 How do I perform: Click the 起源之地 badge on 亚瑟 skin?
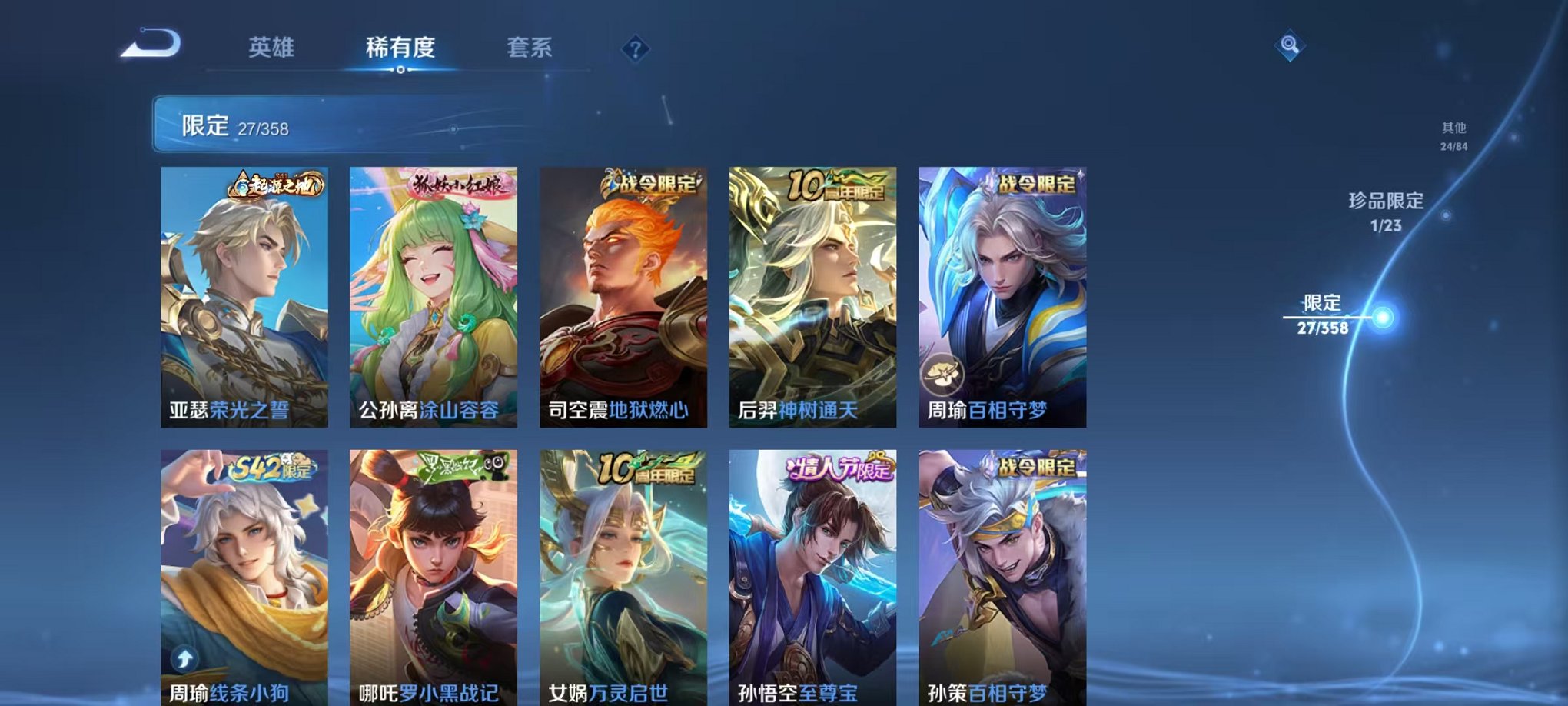click(277, 186)
